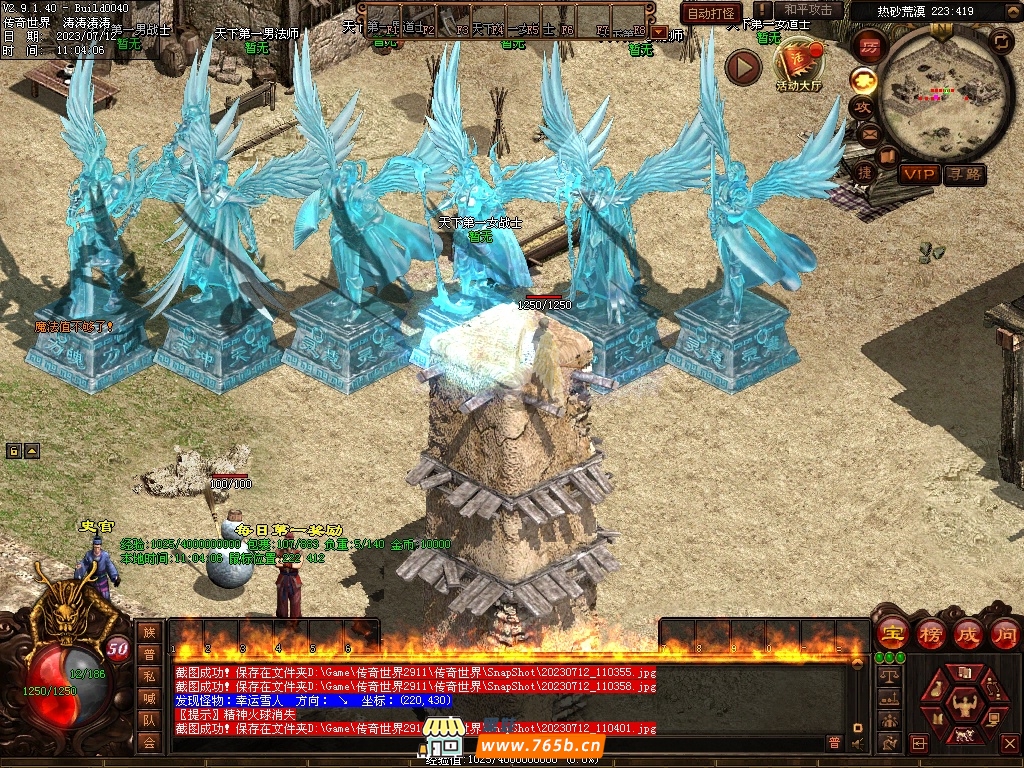Image resolution: width=1024 pixels, height=768 pixels.
Task: Toggle the 自动打怪 auto-fight button
Action: (x=712, y=14)
